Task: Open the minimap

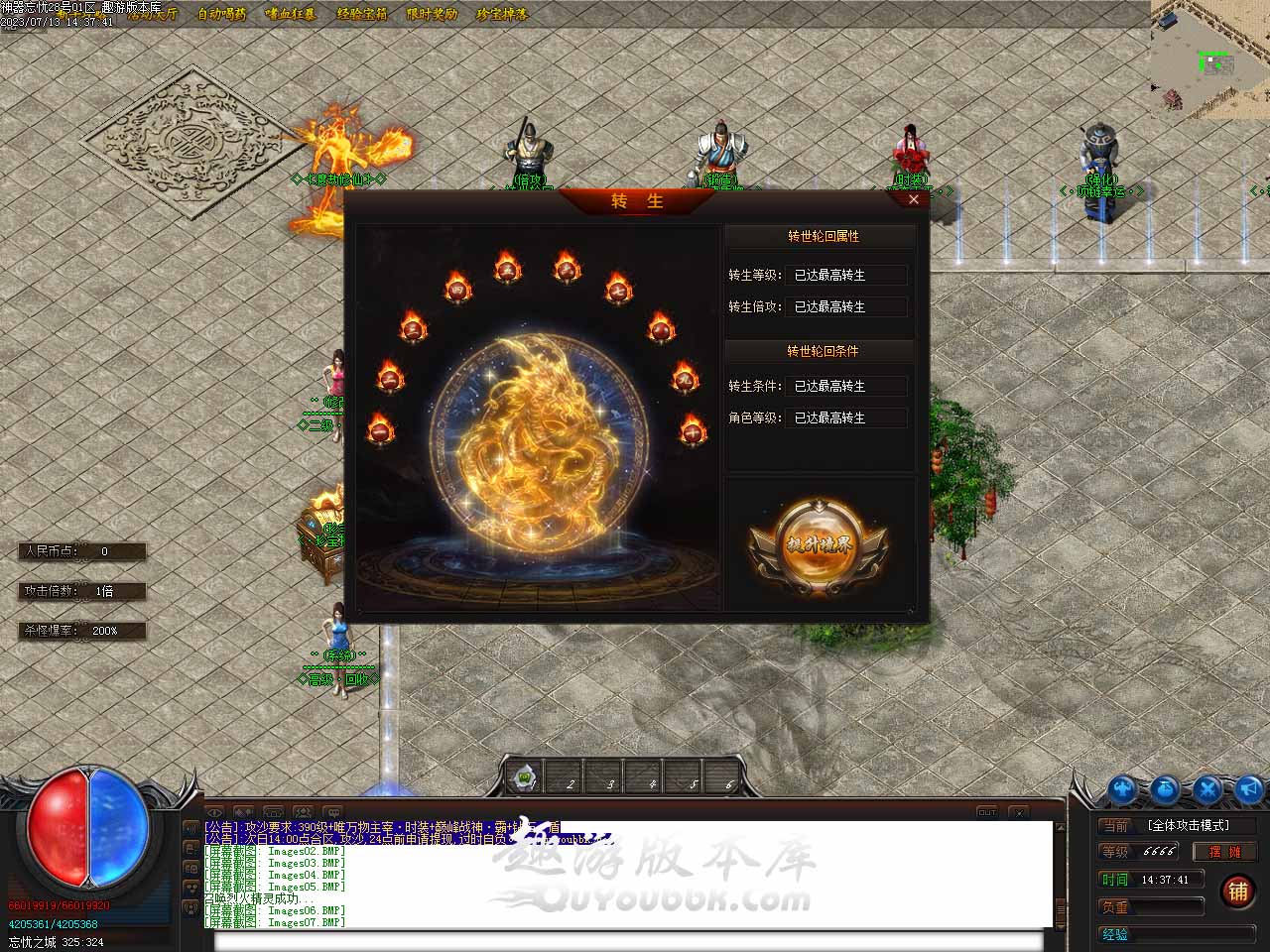Action: [x=1209, y=58]
